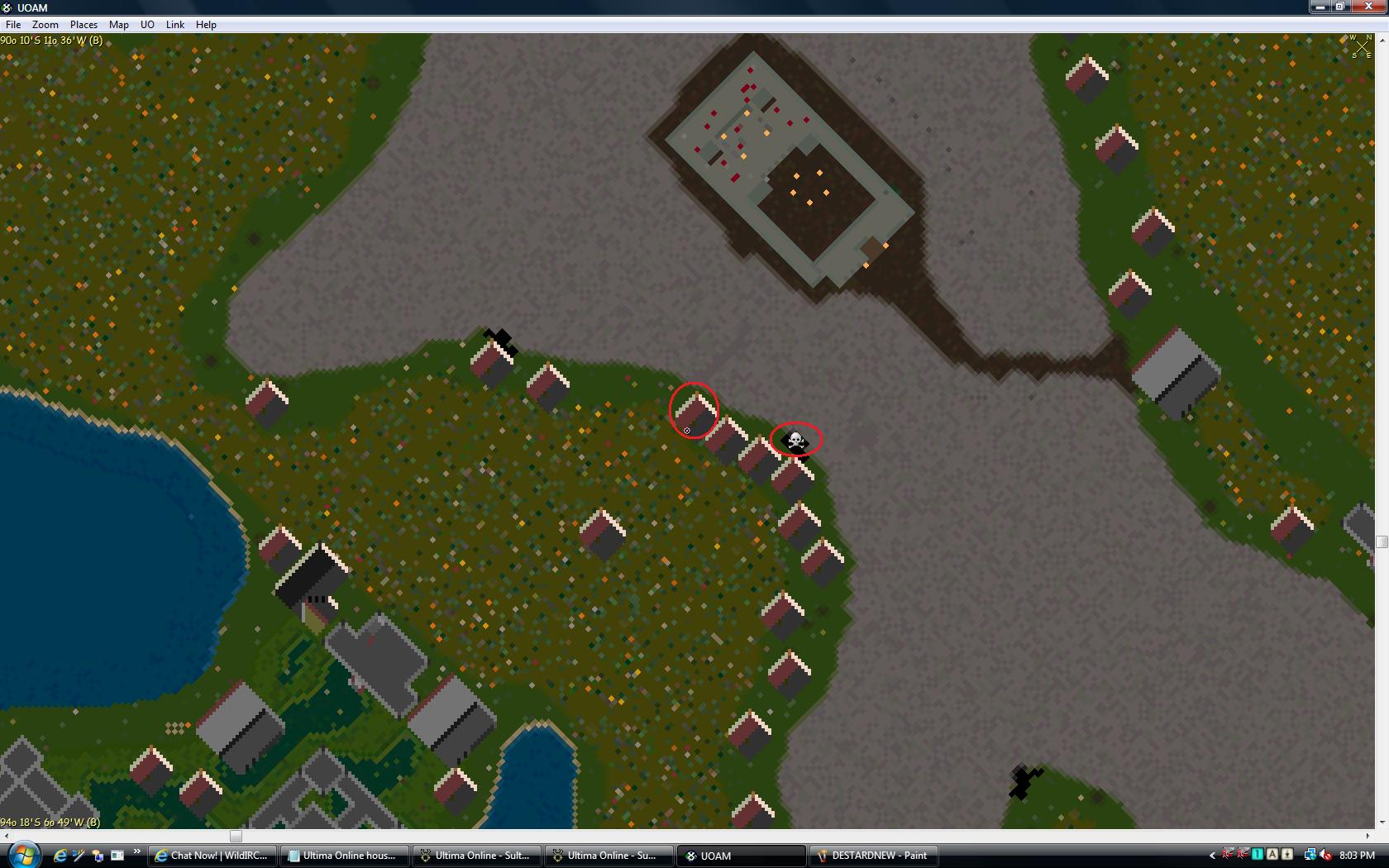This screenshot has width=1389, height=868.
Task: Click the compass rose in the map corner
Action: [x=1360, y=46]
